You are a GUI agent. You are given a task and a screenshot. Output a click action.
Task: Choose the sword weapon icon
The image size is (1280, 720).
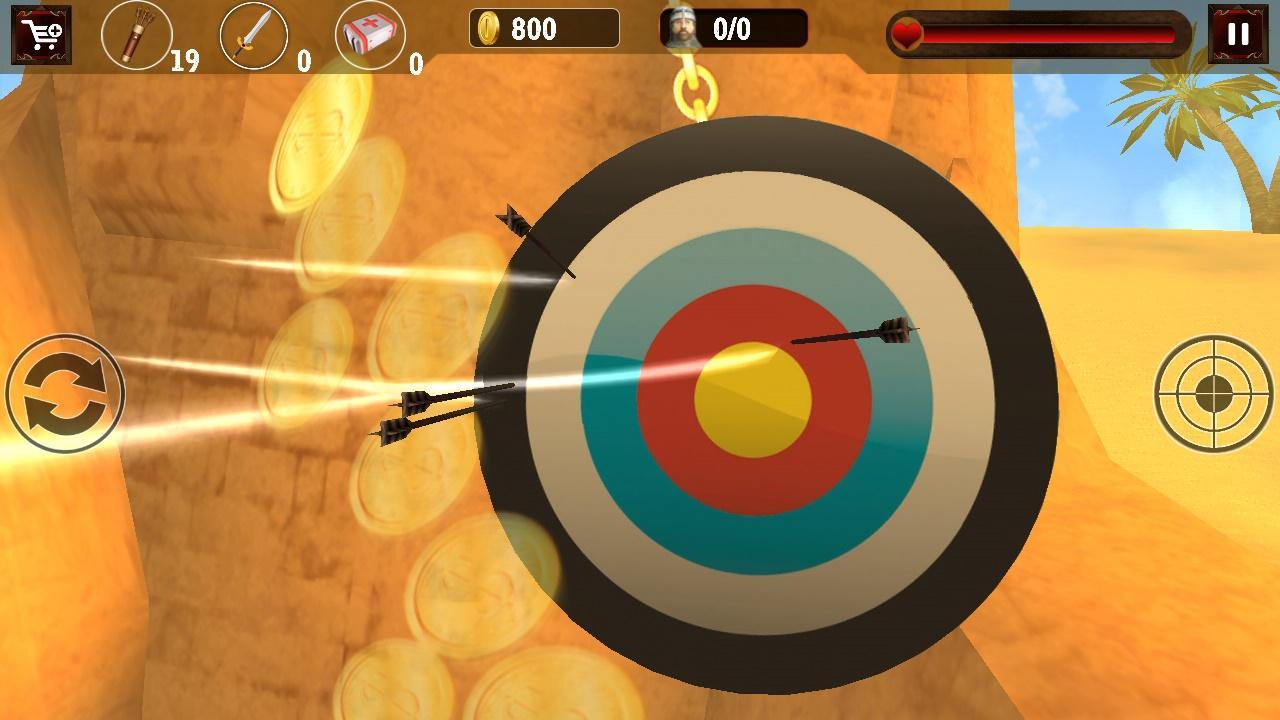(x=254, y=36)
